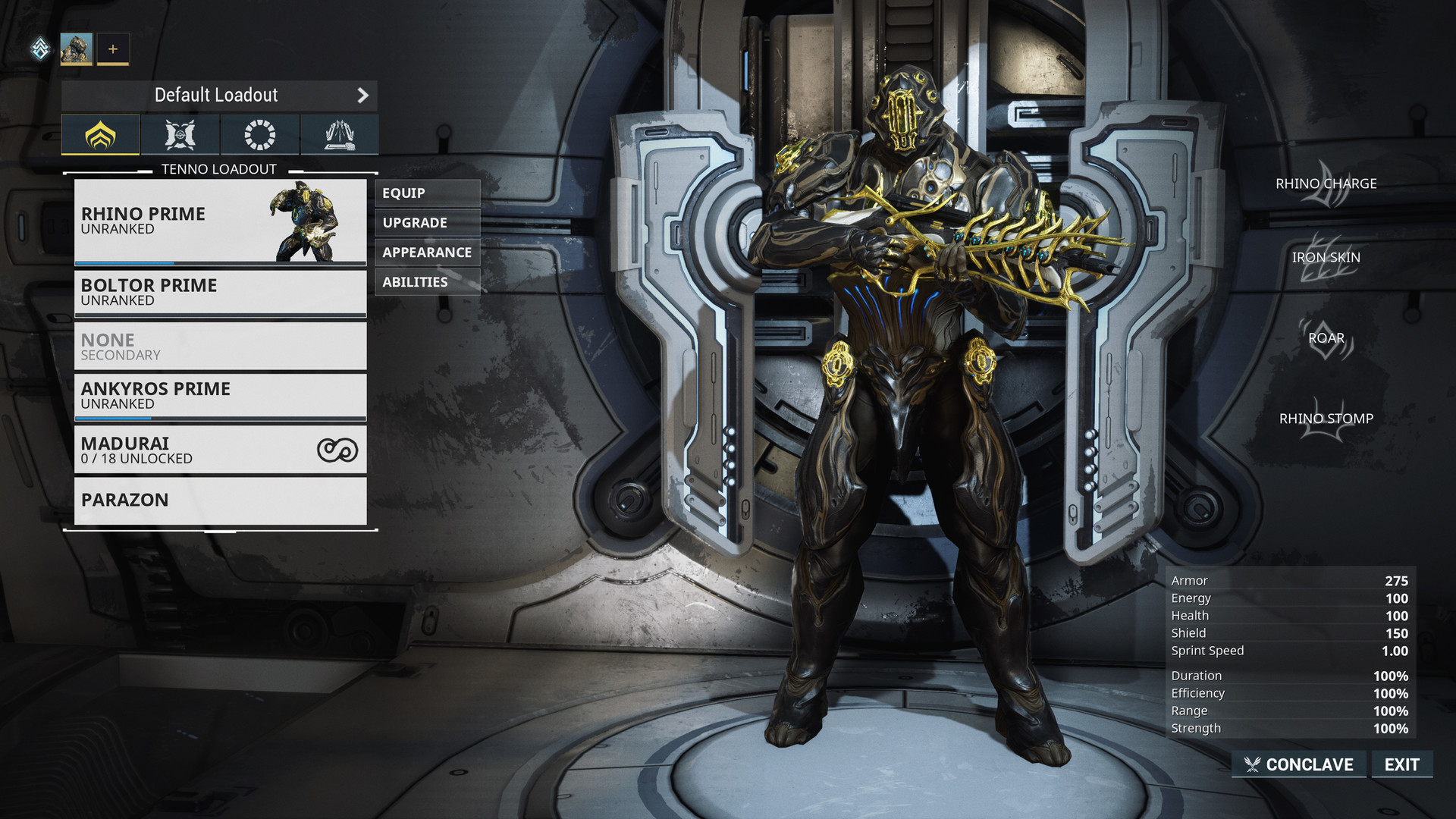Exit the arsenal screen
This screenshot has height=819, width=1456.
click(1401, 764)
